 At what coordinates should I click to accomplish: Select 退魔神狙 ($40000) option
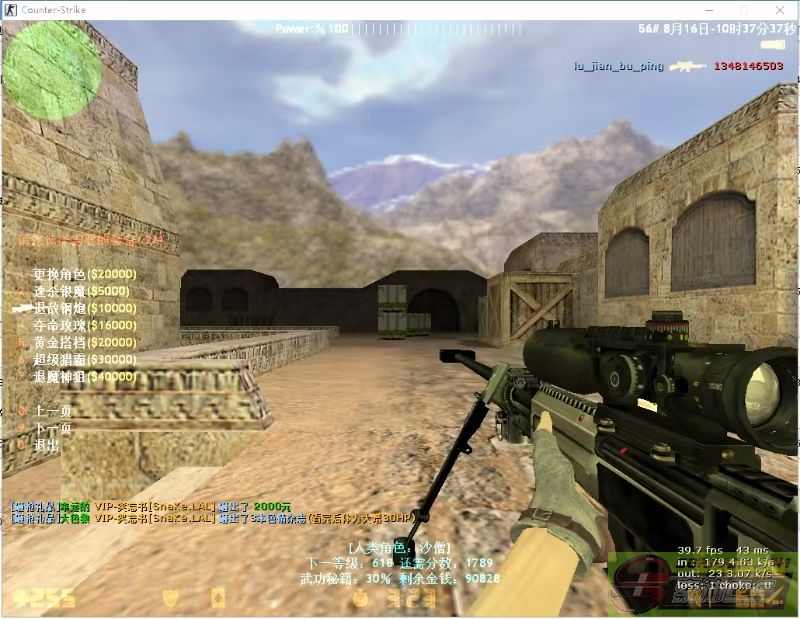click(84, 376)
